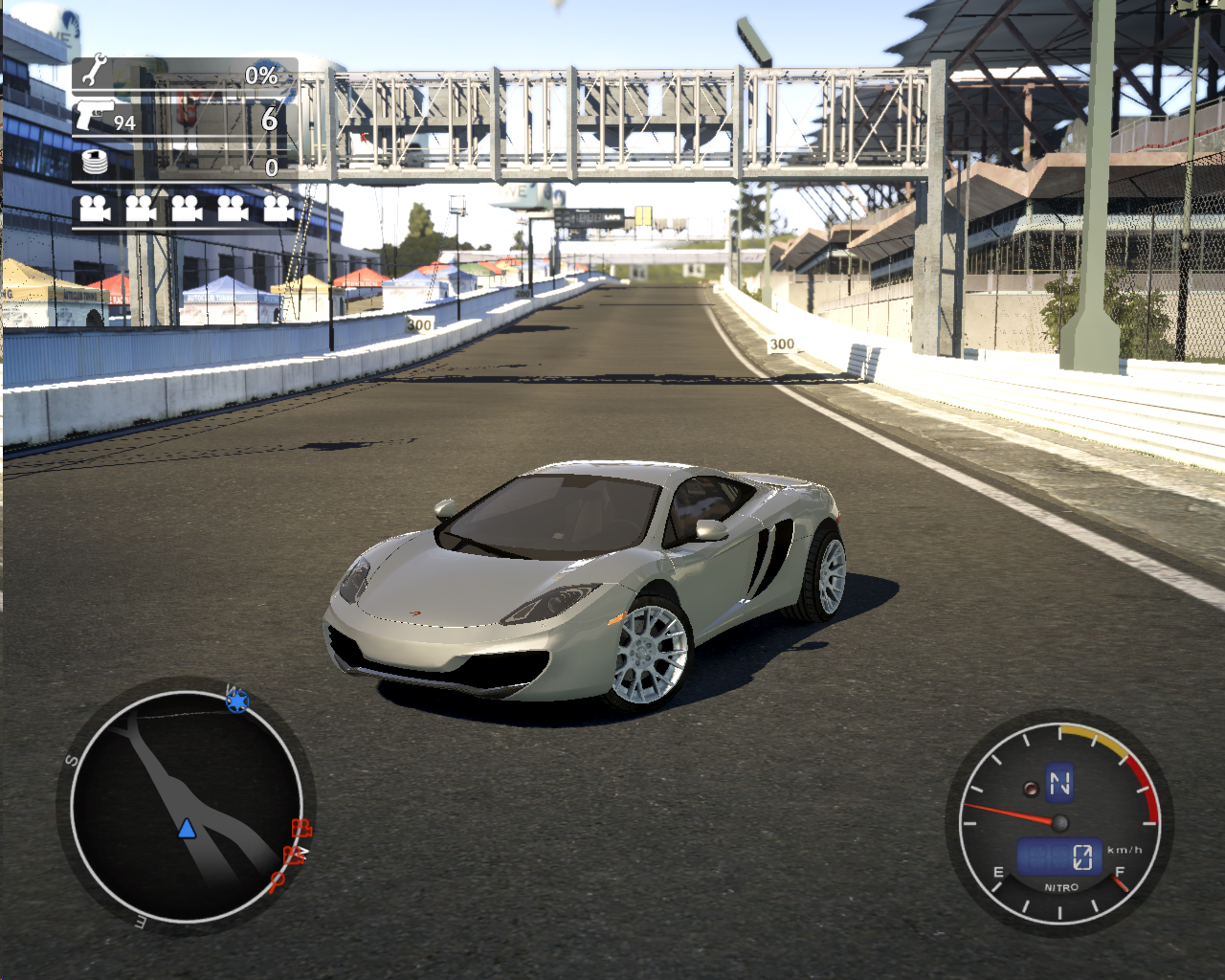Click the coin stack money icon
The image size is (1225, 980).
click(95, 163)
